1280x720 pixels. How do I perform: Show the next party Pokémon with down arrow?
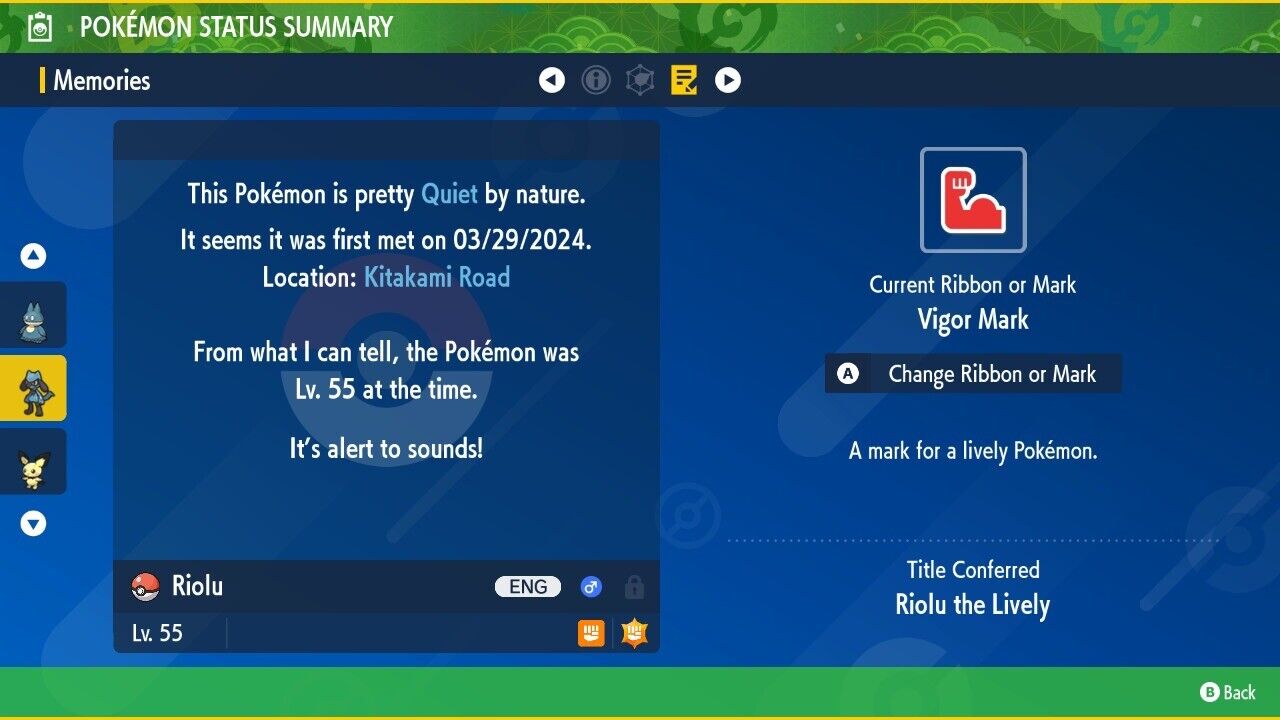click(x=33, y=523)
